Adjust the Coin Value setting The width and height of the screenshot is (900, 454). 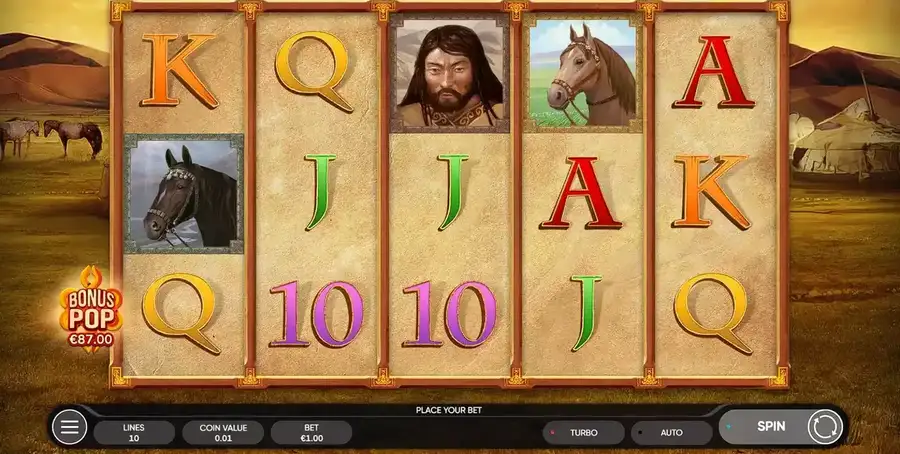[x=223, y=432]
